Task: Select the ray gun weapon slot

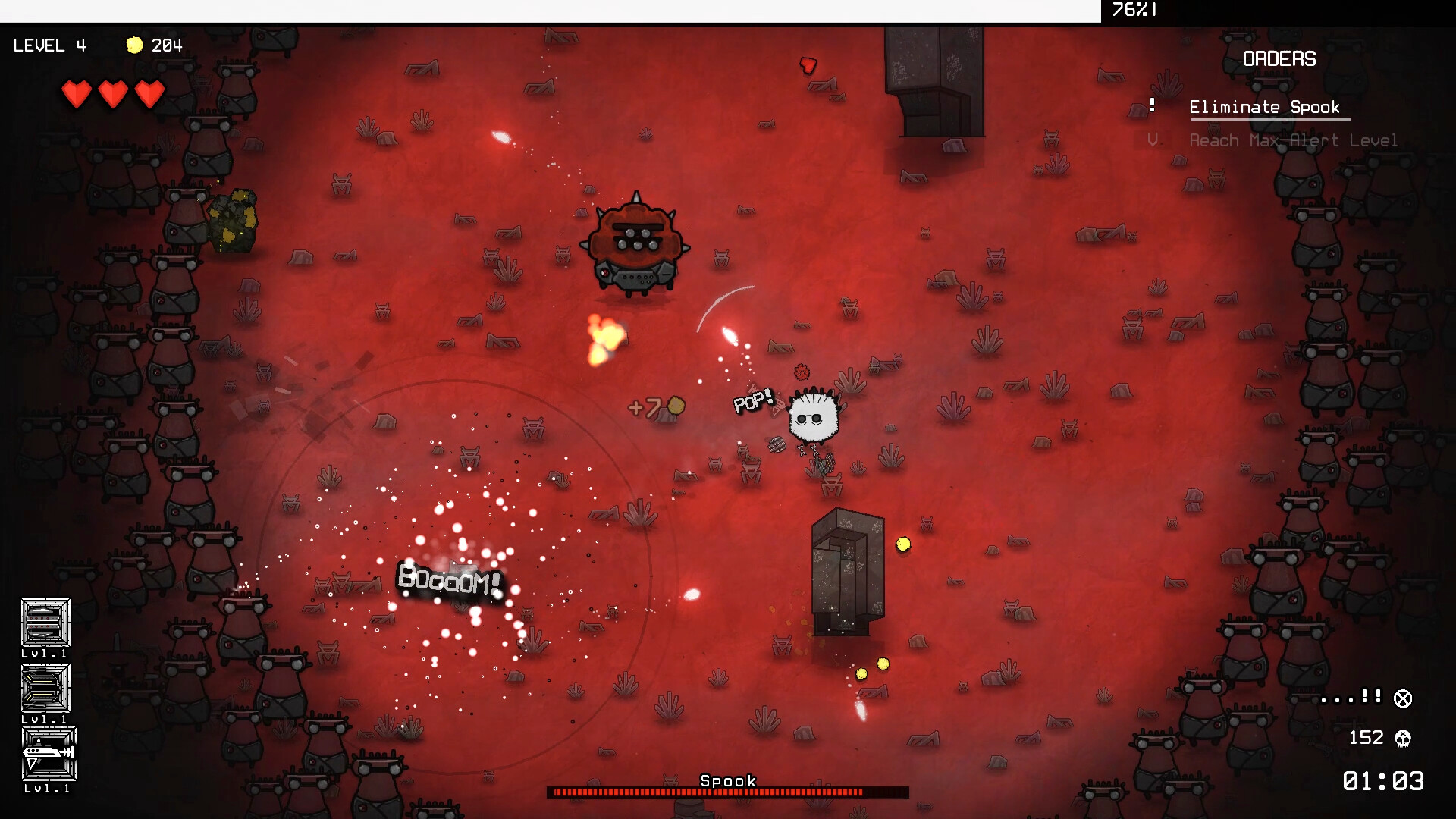Action: 49,754
